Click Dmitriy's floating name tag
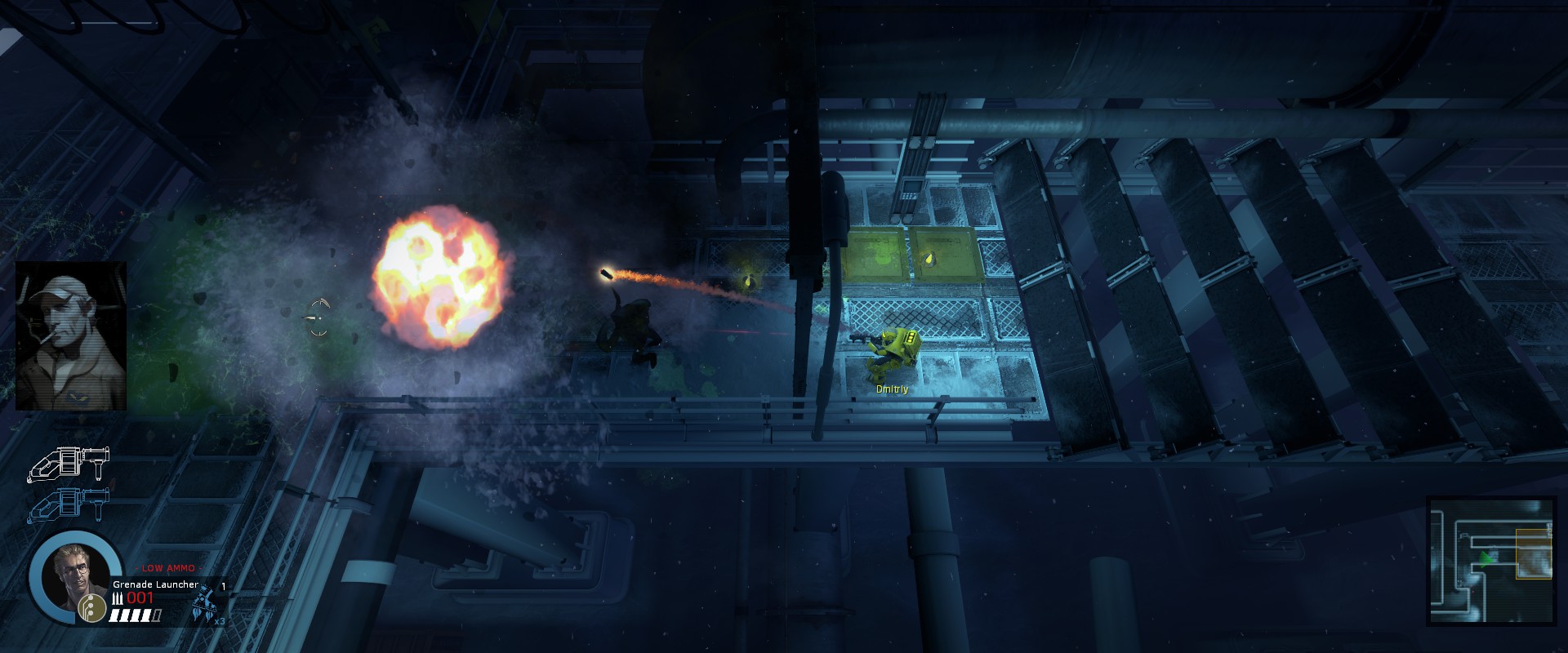 pyautogui.click(x=892, y=391)
